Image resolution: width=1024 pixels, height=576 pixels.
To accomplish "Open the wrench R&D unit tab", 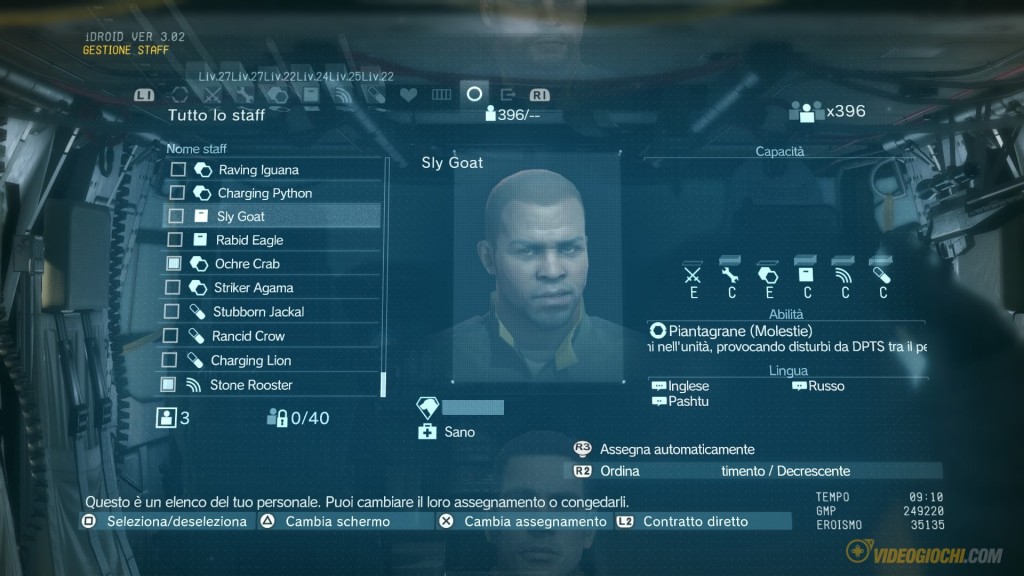I will tap(245, 95).
